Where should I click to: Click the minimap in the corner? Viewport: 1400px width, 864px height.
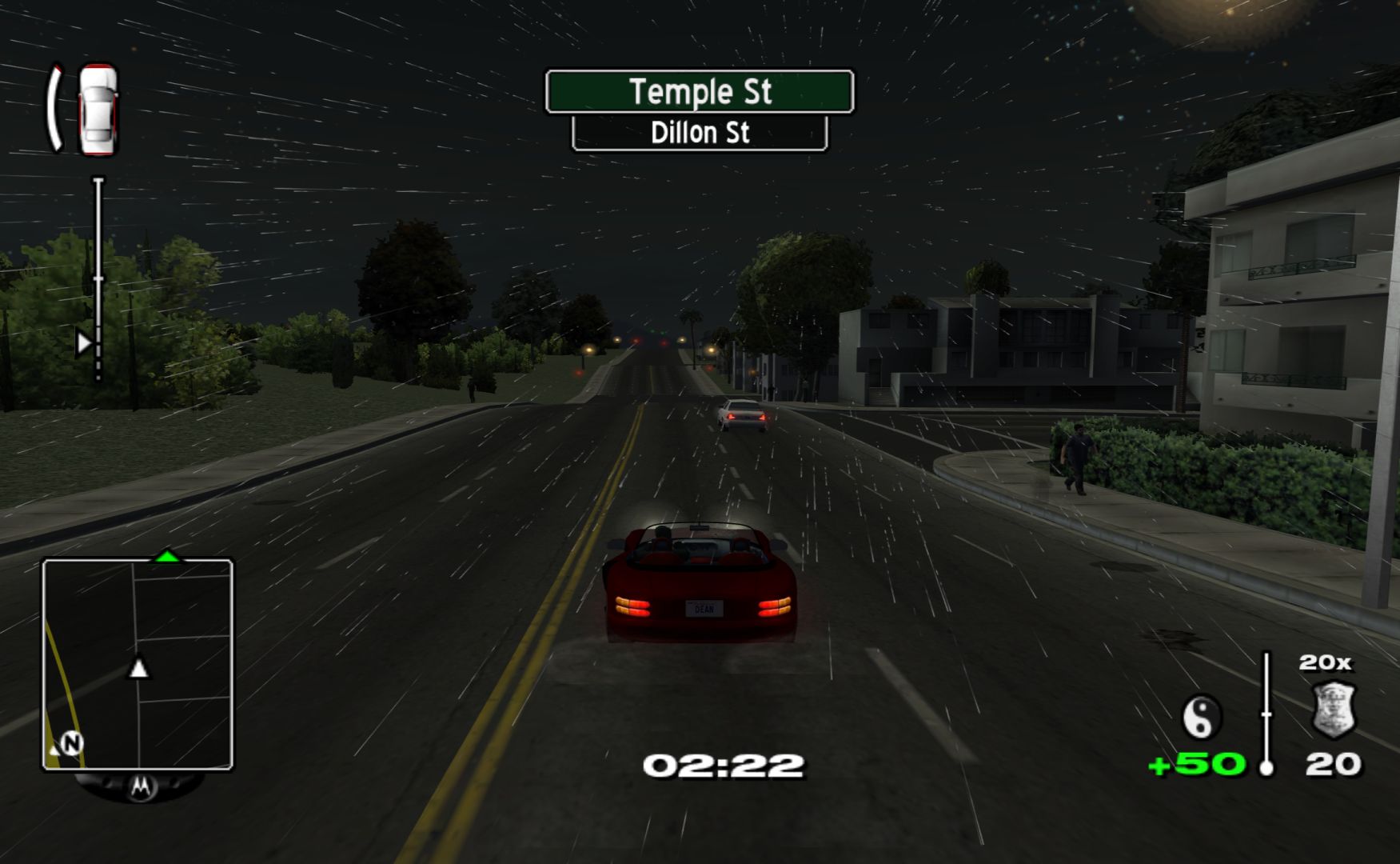coord(138,664)
